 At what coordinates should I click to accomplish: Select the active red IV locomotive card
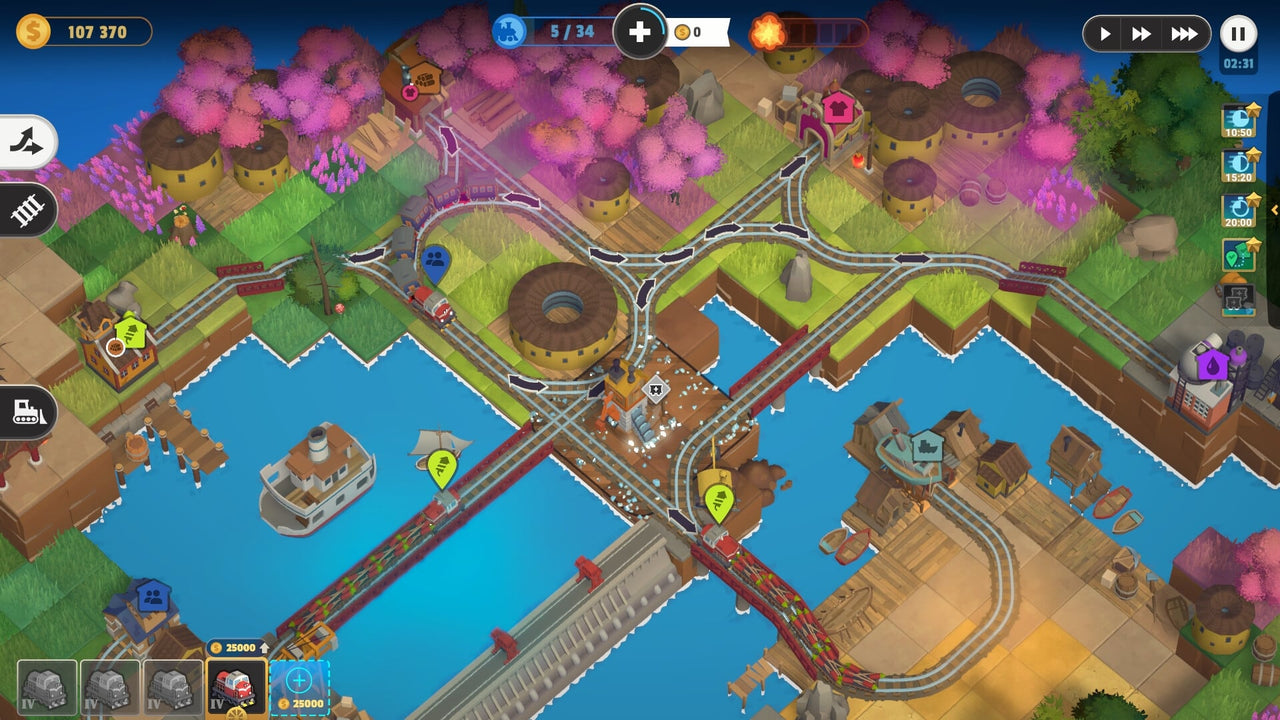[x=237, y=688]
